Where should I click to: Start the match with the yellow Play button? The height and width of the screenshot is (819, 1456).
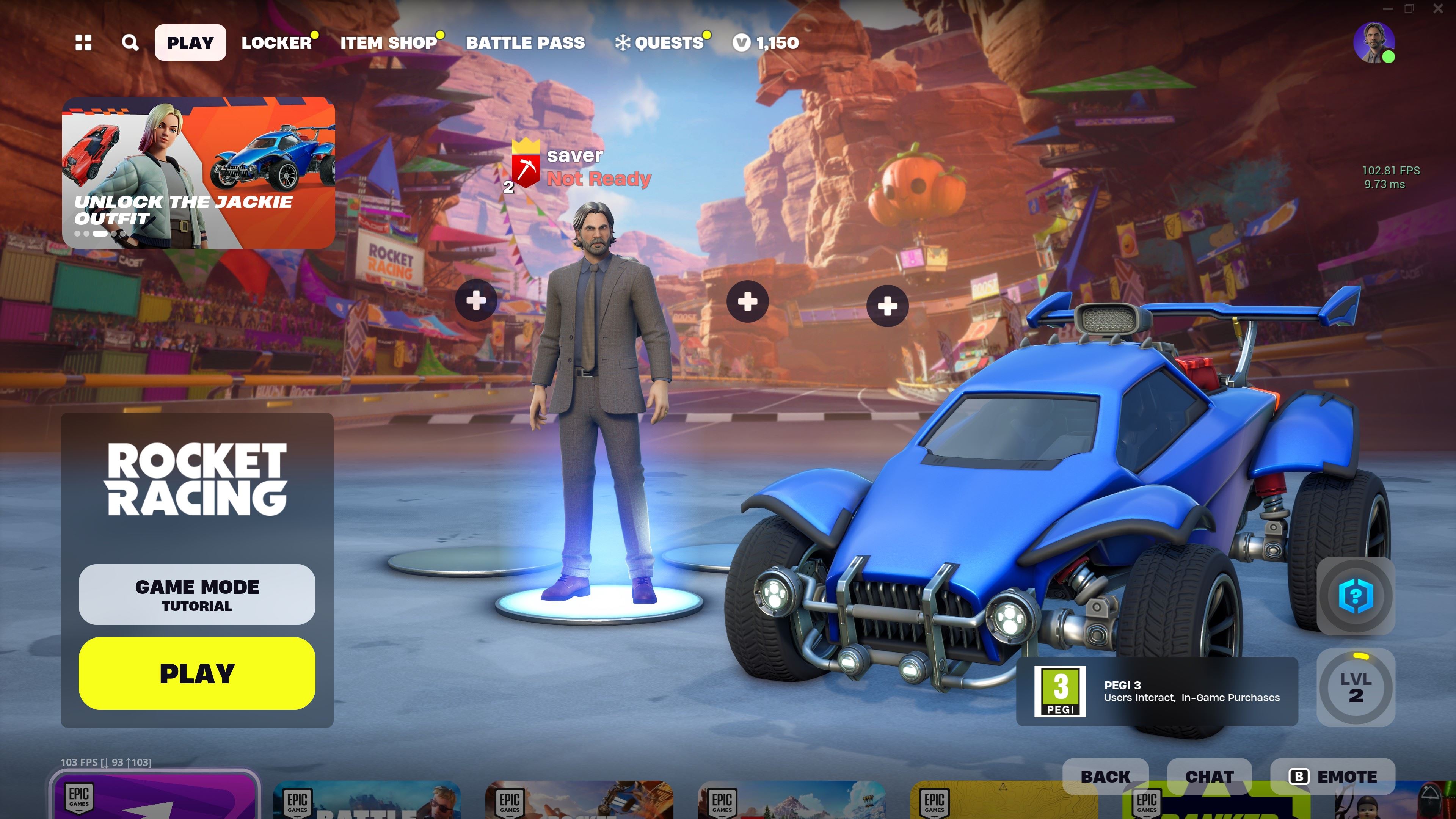(197, 673)
